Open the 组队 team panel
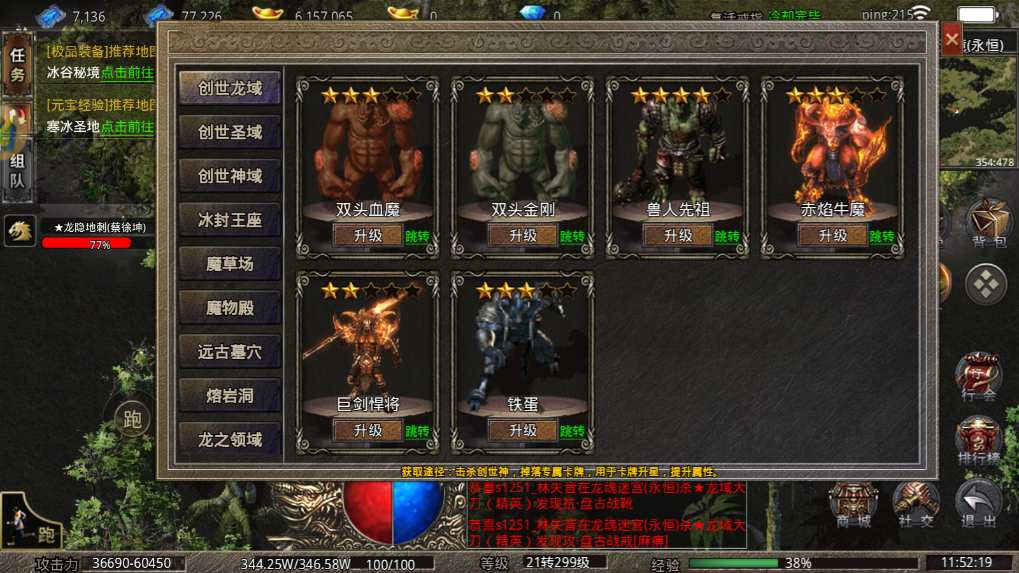This screenshot has width=1019, height=573. [17, 171]
